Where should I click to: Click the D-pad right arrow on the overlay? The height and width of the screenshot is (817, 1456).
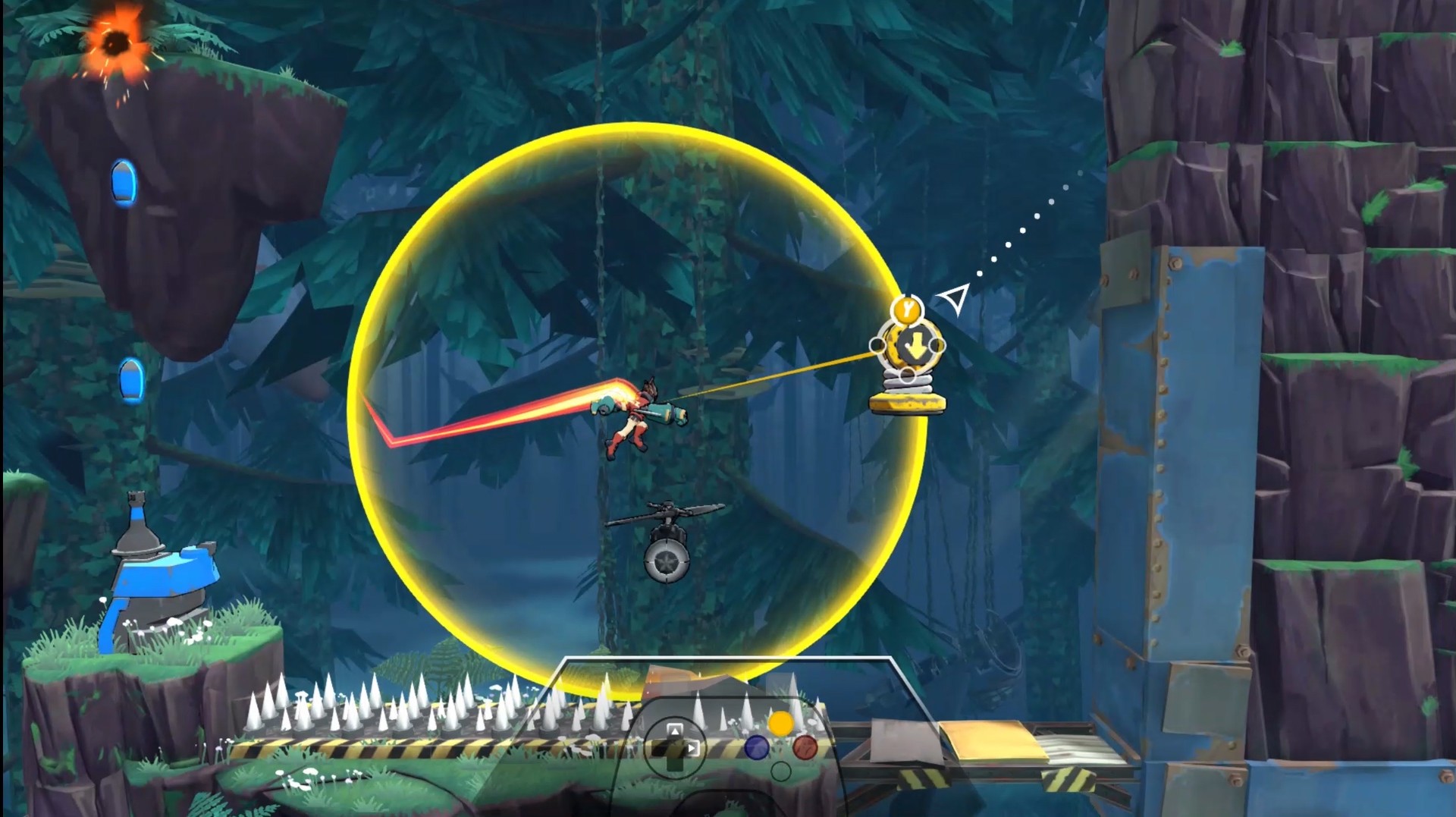tap(692, 749)
